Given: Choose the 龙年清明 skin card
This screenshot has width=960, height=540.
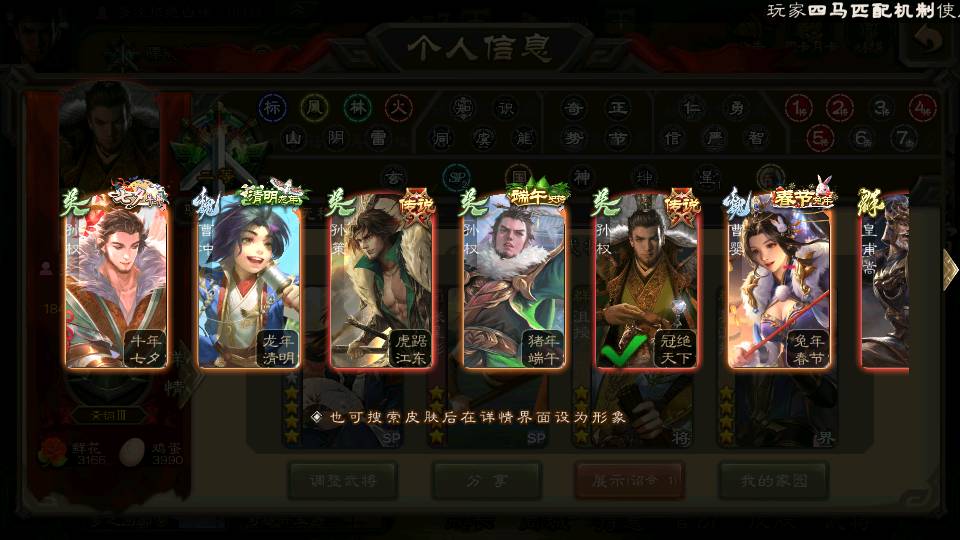Looking at the screenshot, I should tap(250, 280).
